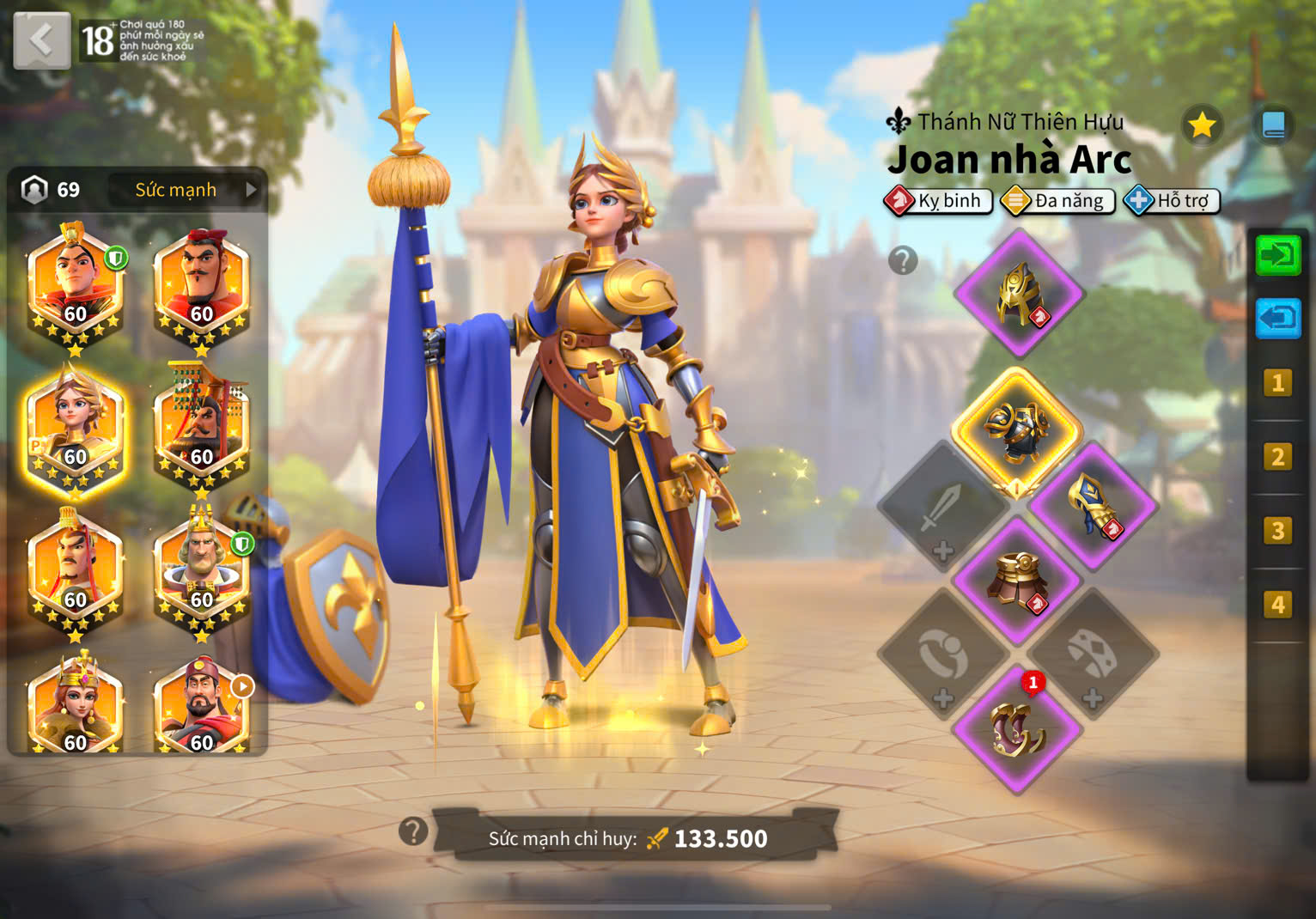Click the yellow star favorite button
The height and width of the screenshot is (919, 1316).
(x=1202, y=126)
